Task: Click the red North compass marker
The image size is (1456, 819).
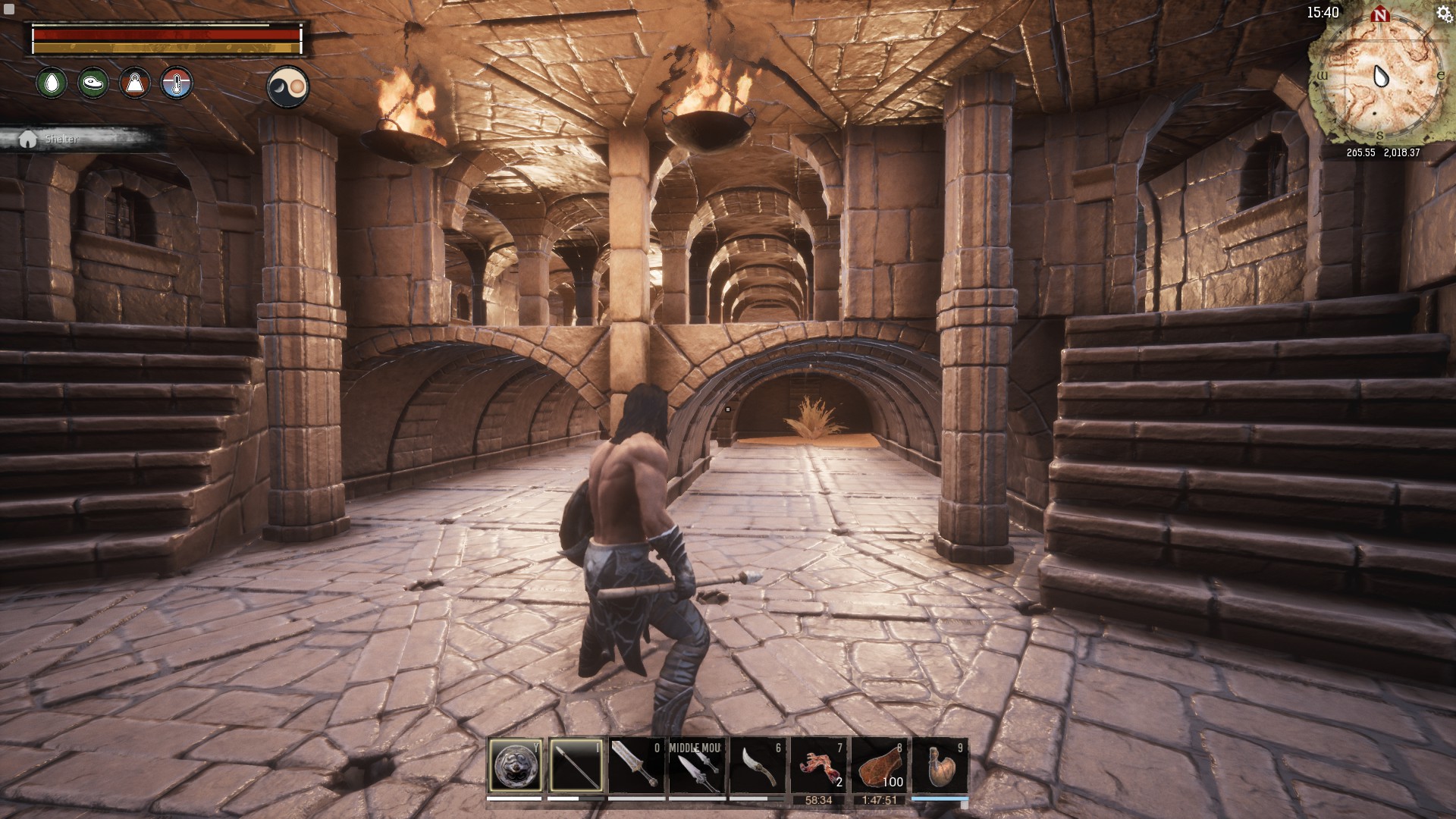Action: [1380, 15]
